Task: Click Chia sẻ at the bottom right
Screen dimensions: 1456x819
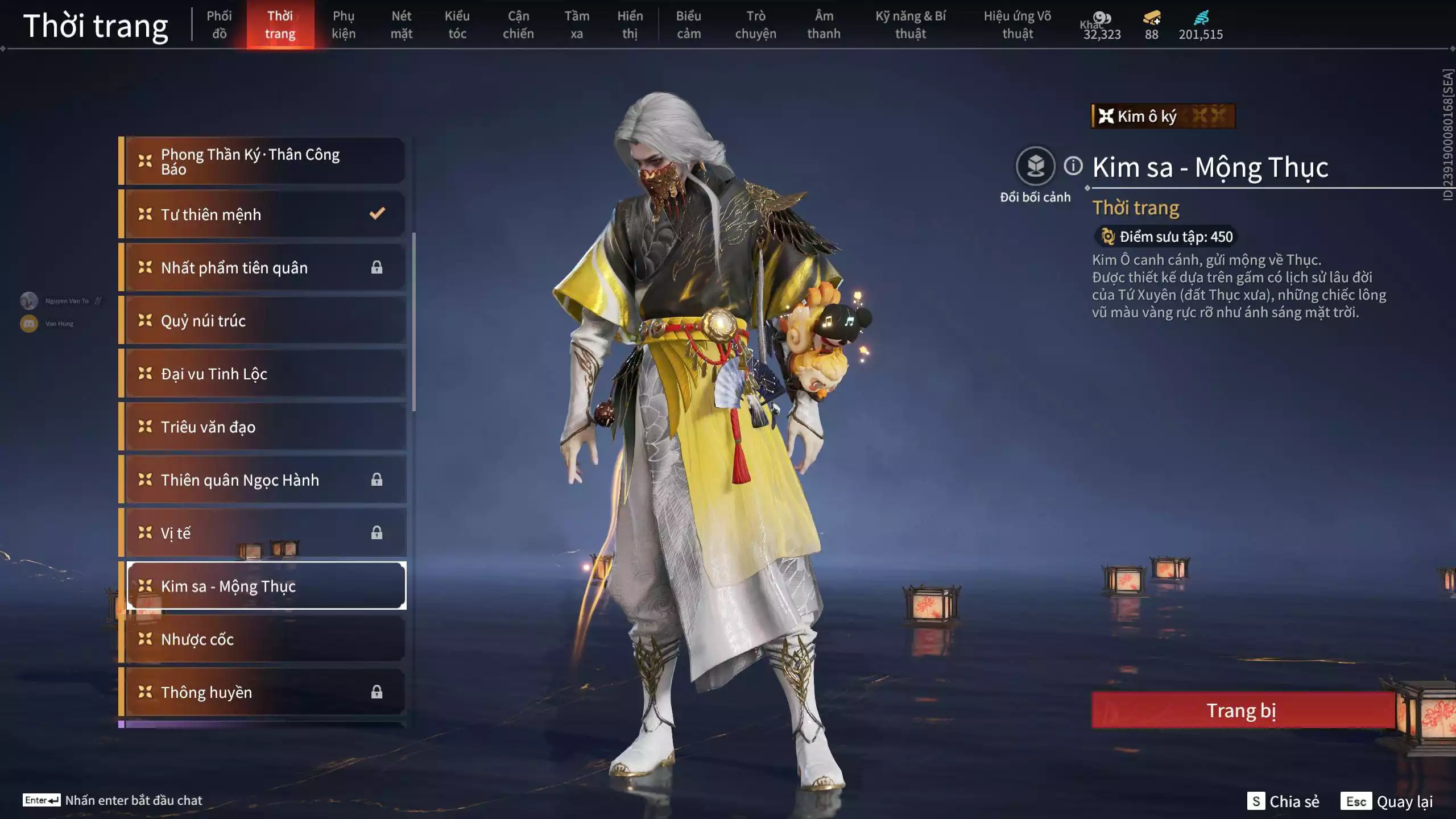Action: [x=1294, y=802]
